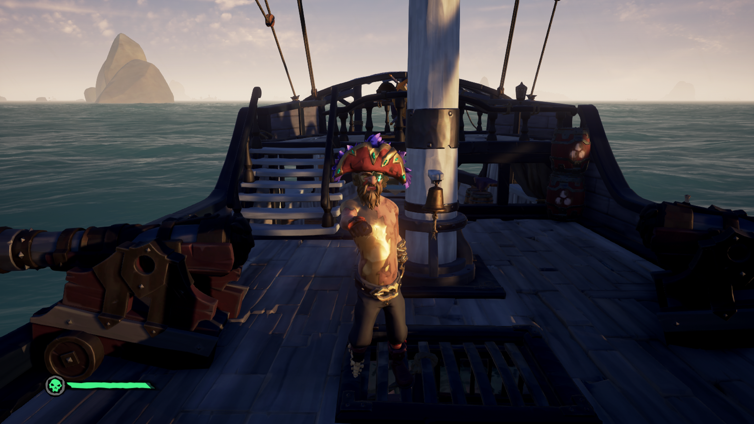Click the green skull health icon
Screen dimensions: 754x424
55,385
